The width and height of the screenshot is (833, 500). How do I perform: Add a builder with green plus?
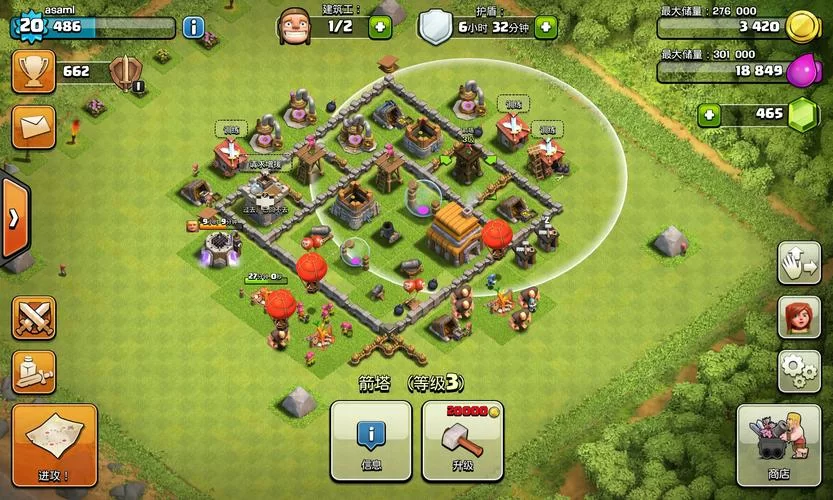379,27
